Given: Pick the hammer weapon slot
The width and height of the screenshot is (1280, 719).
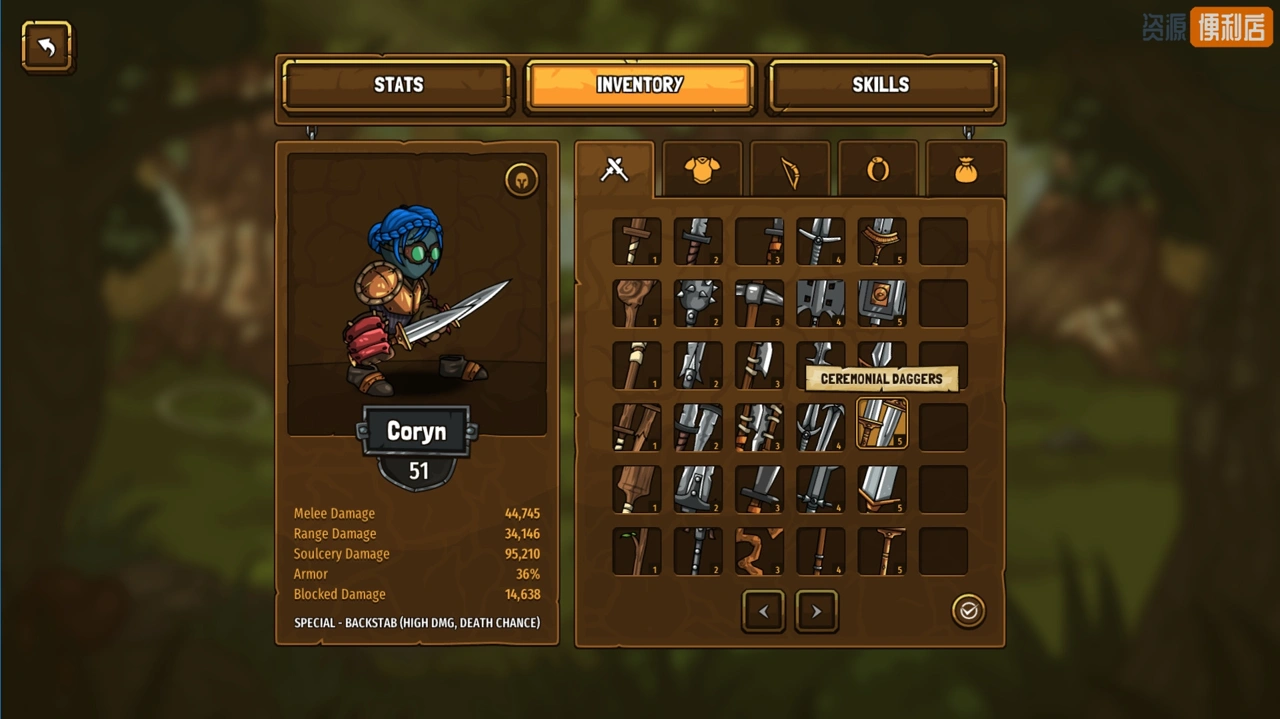Looking at the screenshot, I should point(759,303).
